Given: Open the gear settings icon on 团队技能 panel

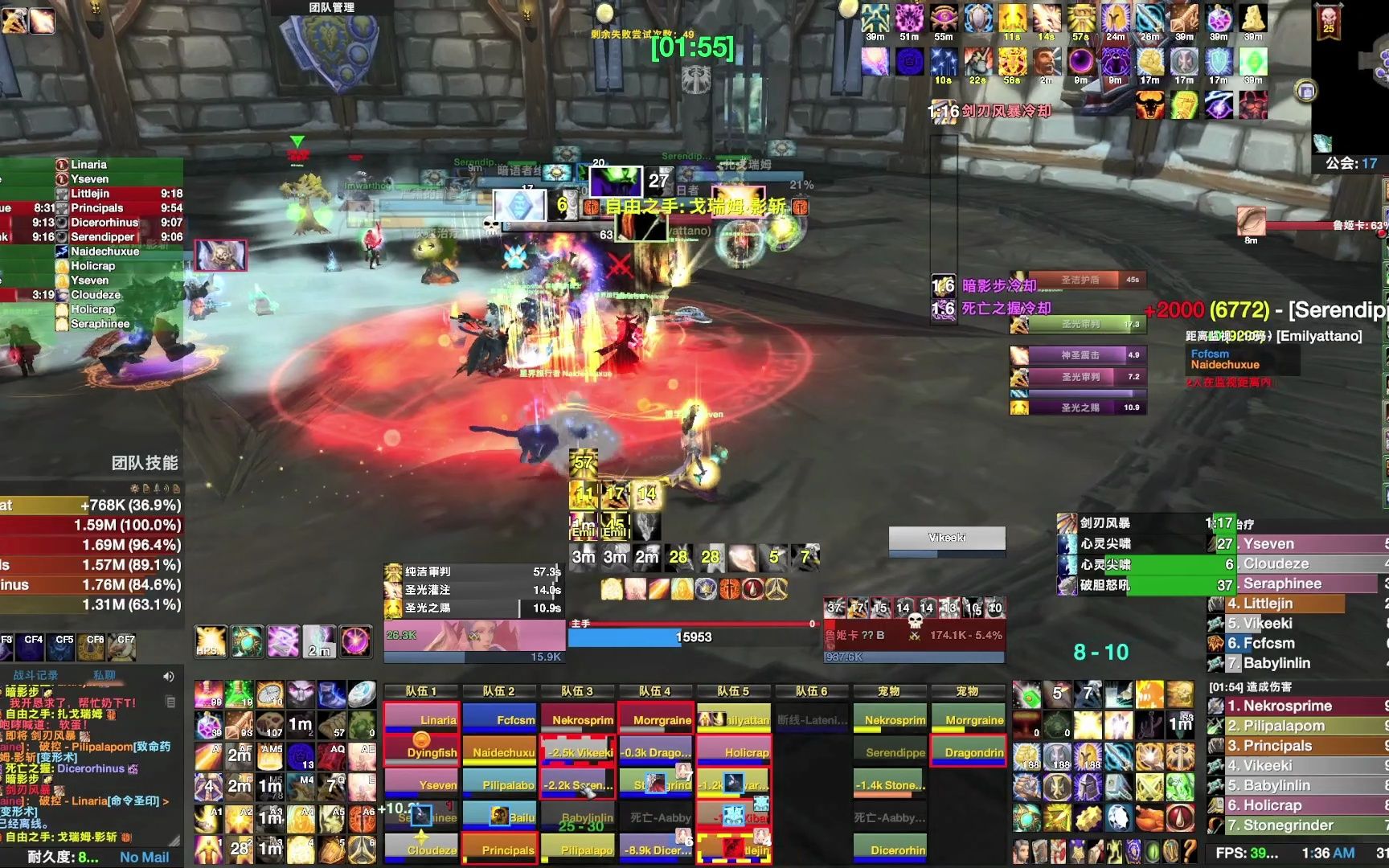Looking at the screenshot, I should [x=135, y=489].
